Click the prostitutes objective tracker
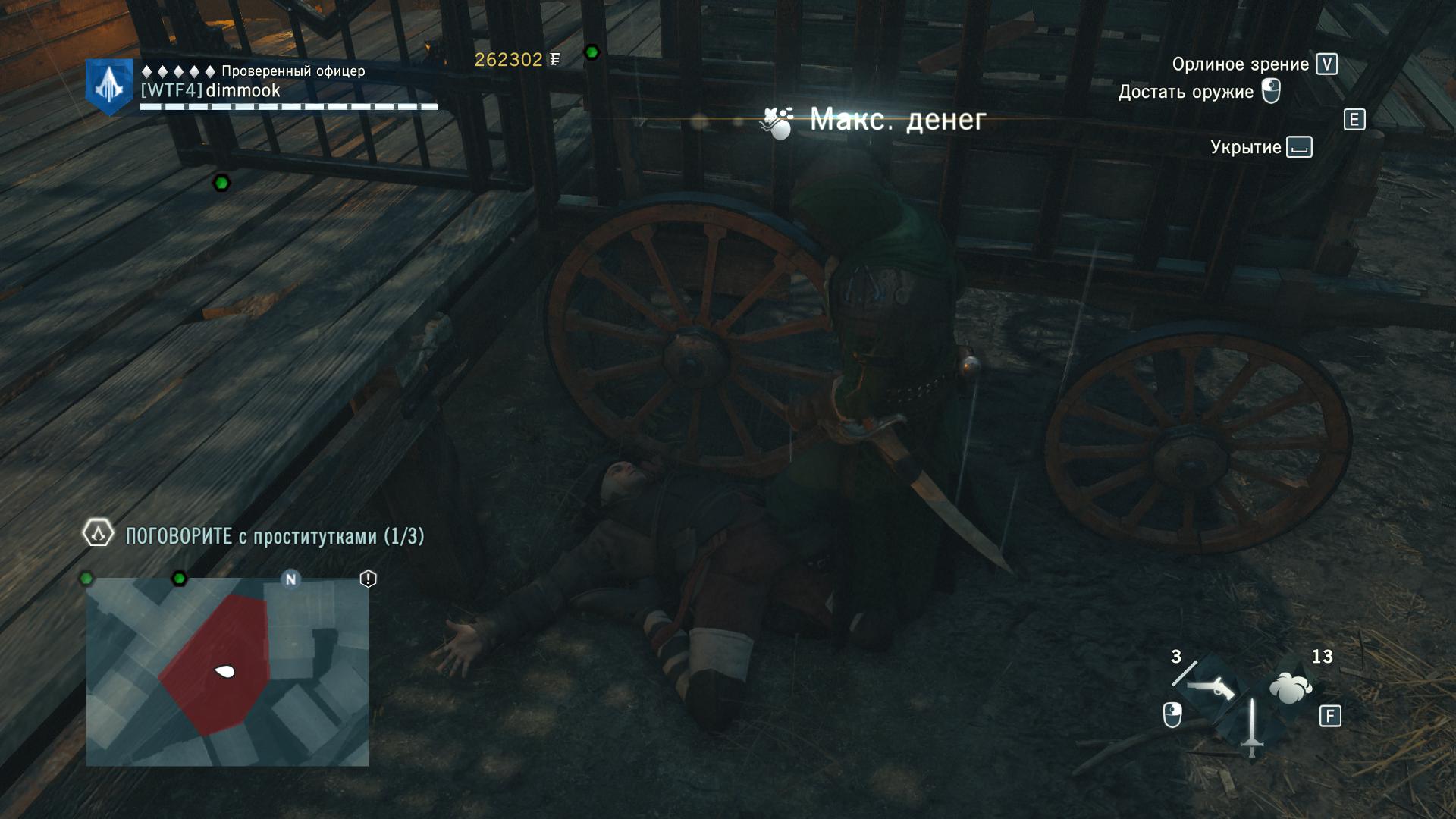The image size is (1456, 819). point(275,536)
